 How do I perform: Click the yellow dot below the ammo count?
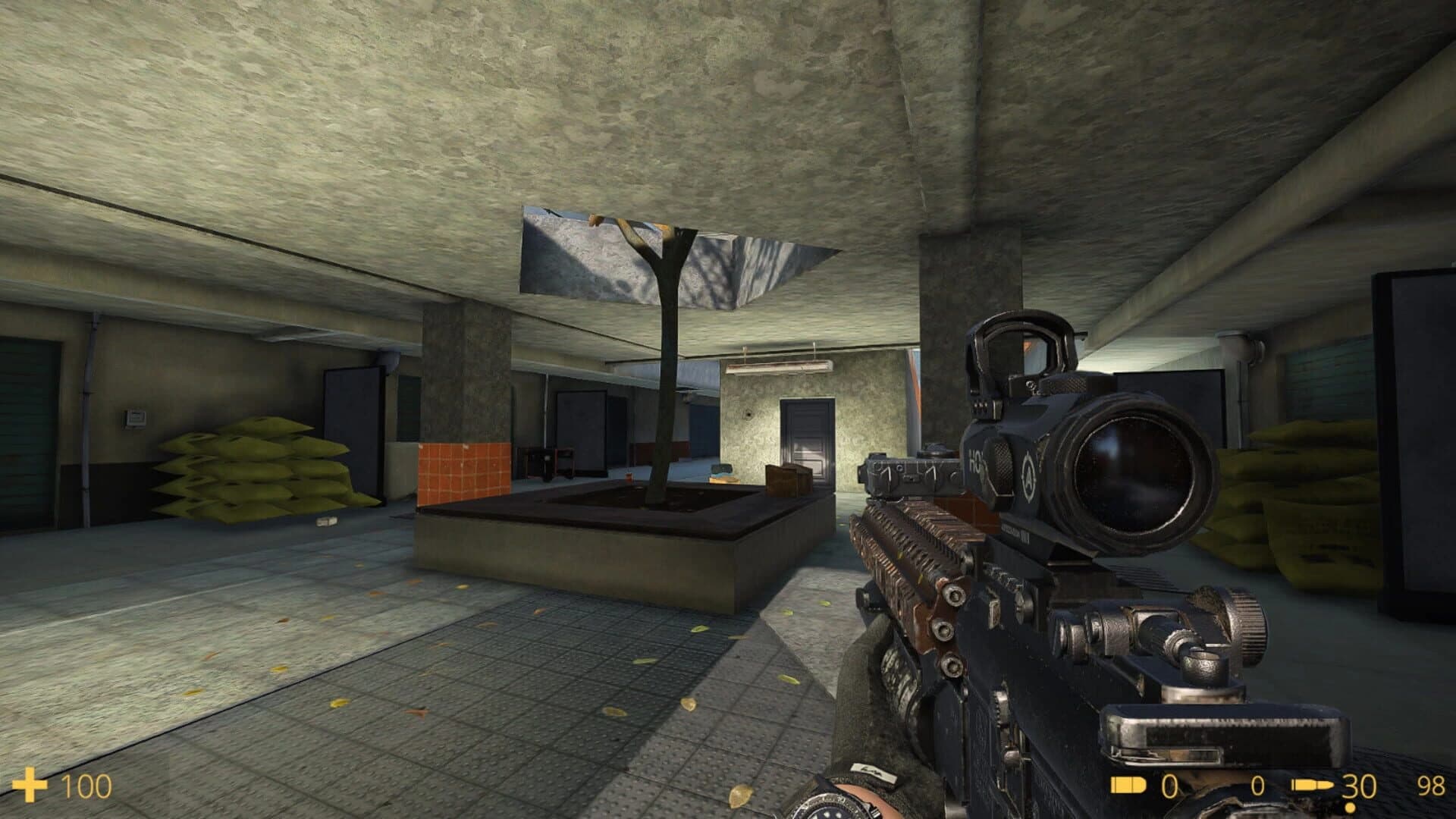[1349, 807]
